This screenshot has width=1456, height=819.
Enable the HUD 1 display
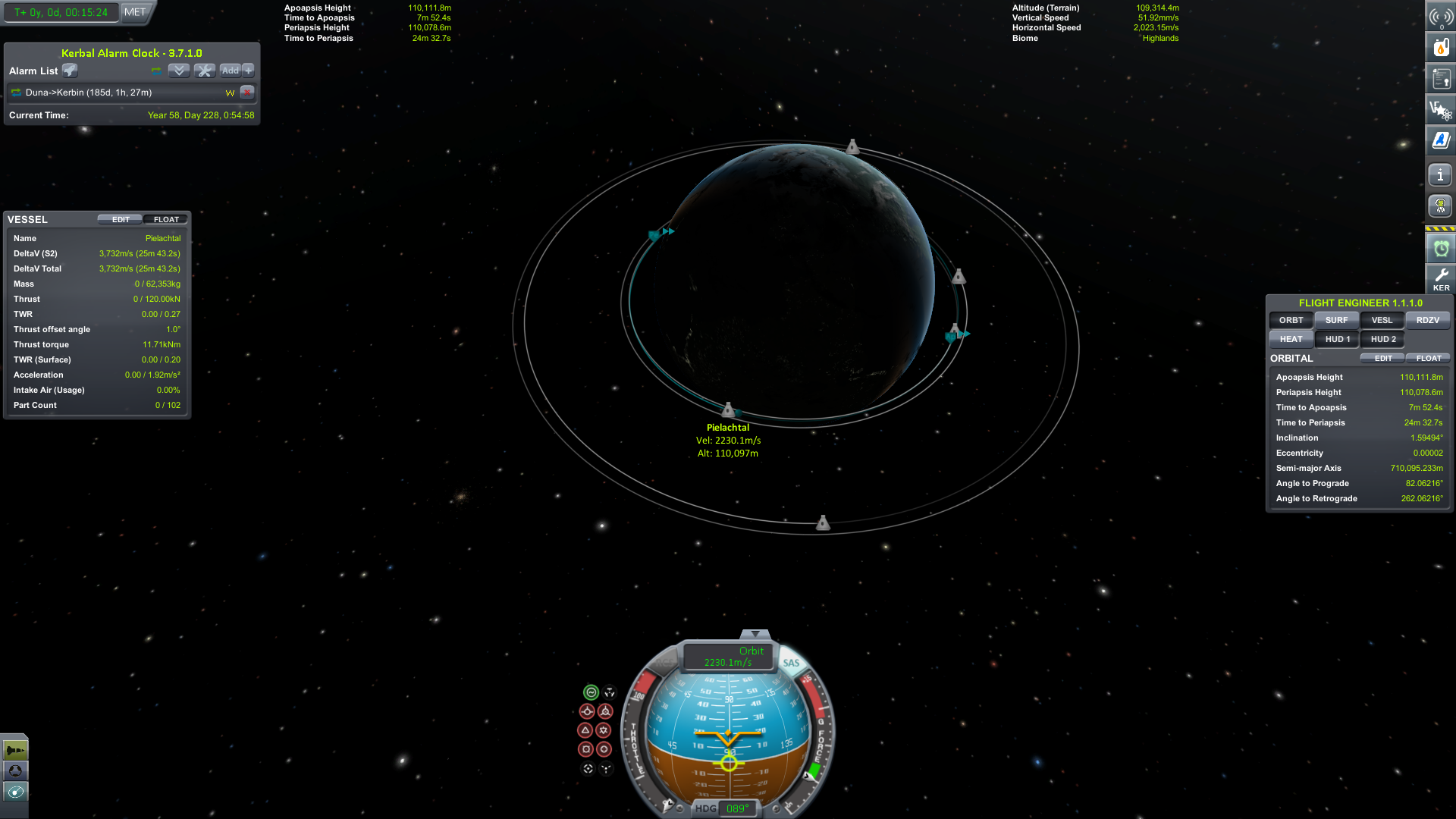point(1337,339)
